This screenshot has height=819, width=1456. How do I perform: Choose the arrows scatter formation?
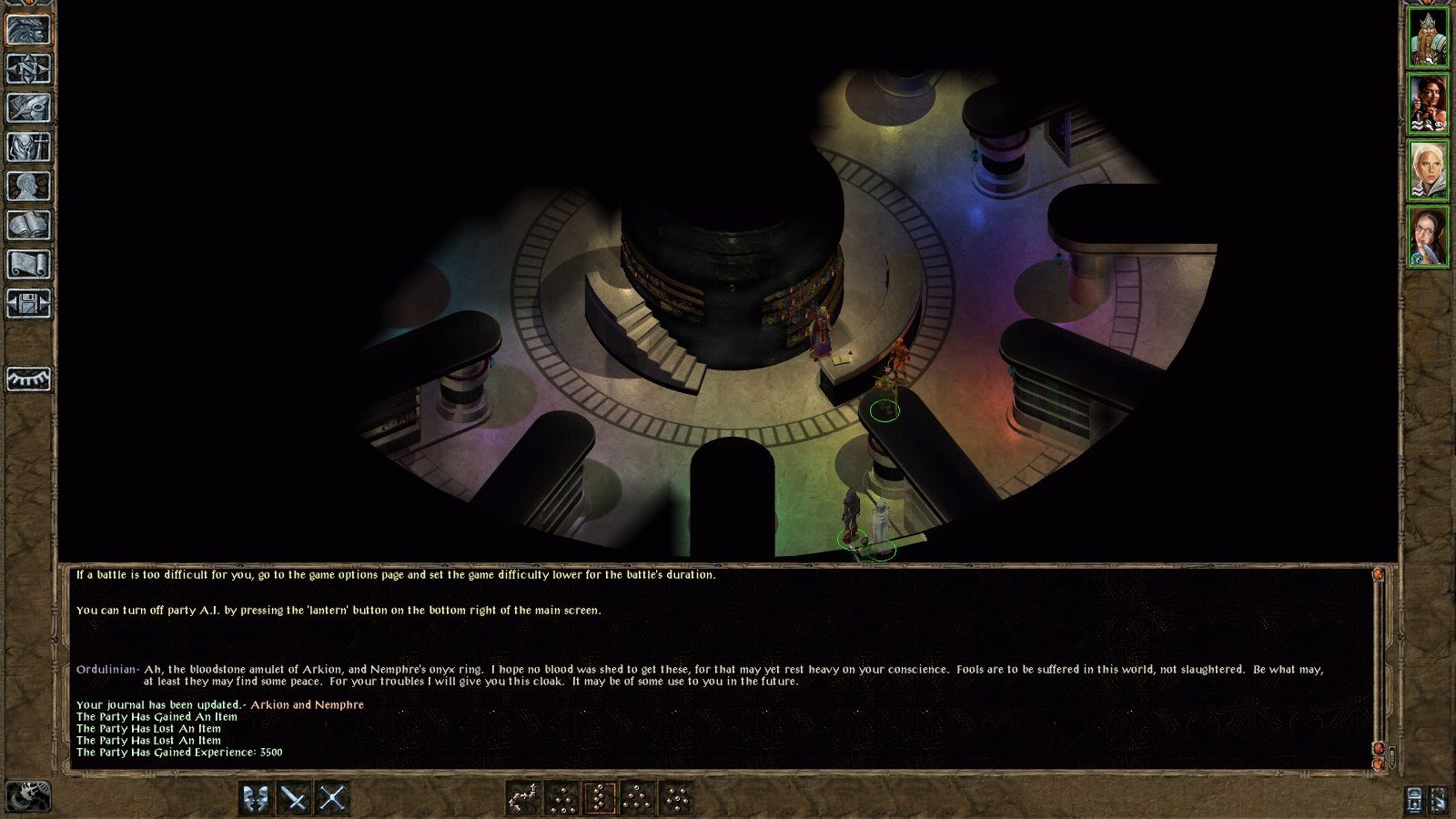[x=524, y=796]
